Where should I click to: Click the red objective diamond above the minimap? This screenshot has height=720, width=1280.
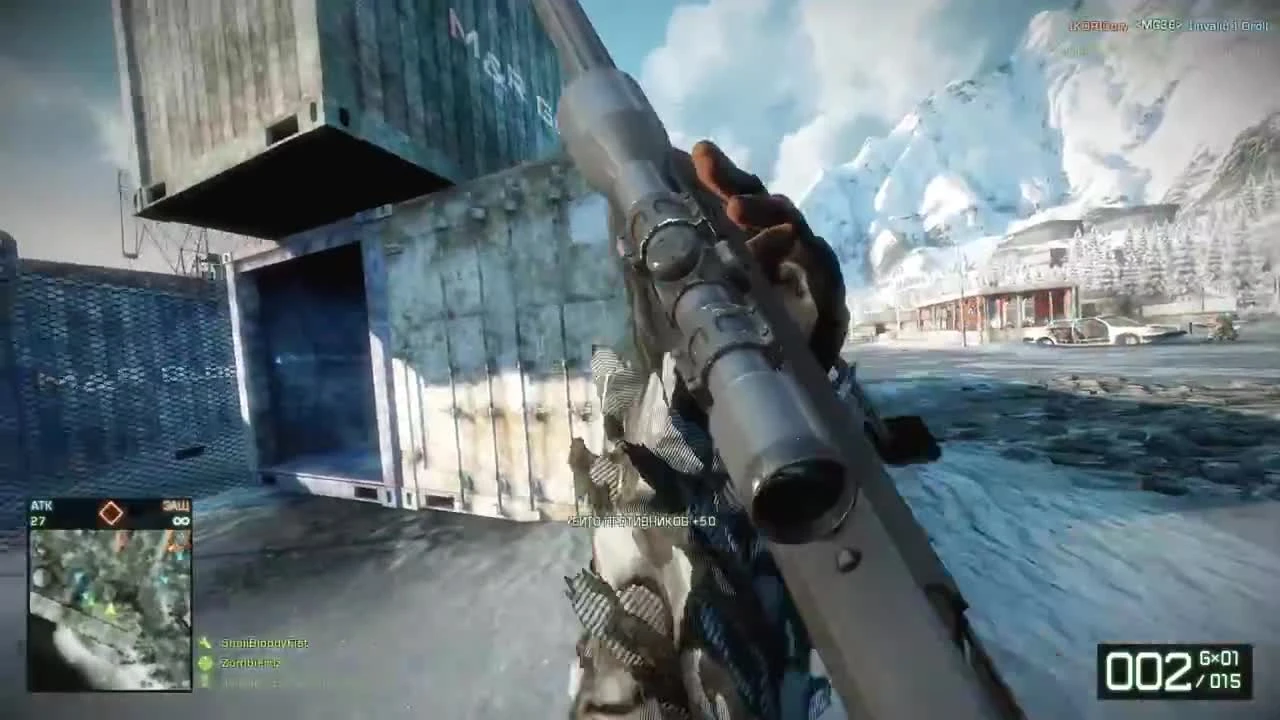[111, 513]
